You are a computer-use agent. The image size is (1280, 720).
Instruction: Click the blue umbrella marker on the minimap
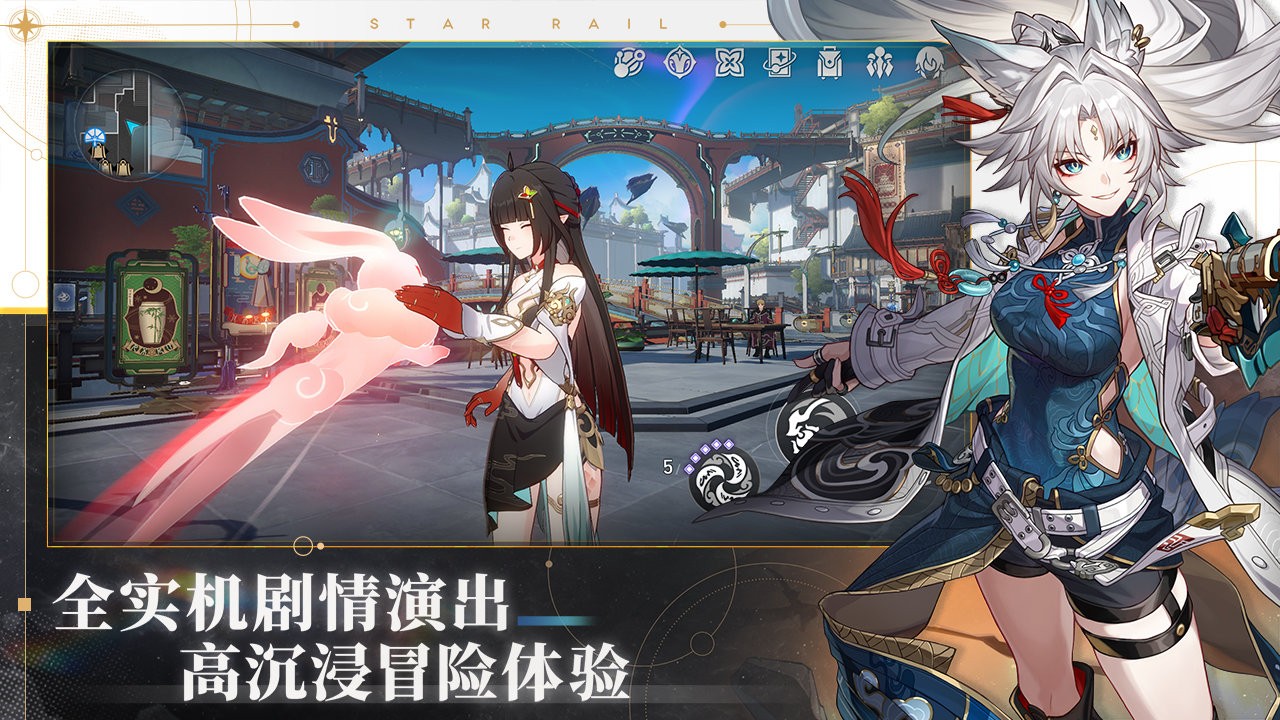click(x=95, y=137)
